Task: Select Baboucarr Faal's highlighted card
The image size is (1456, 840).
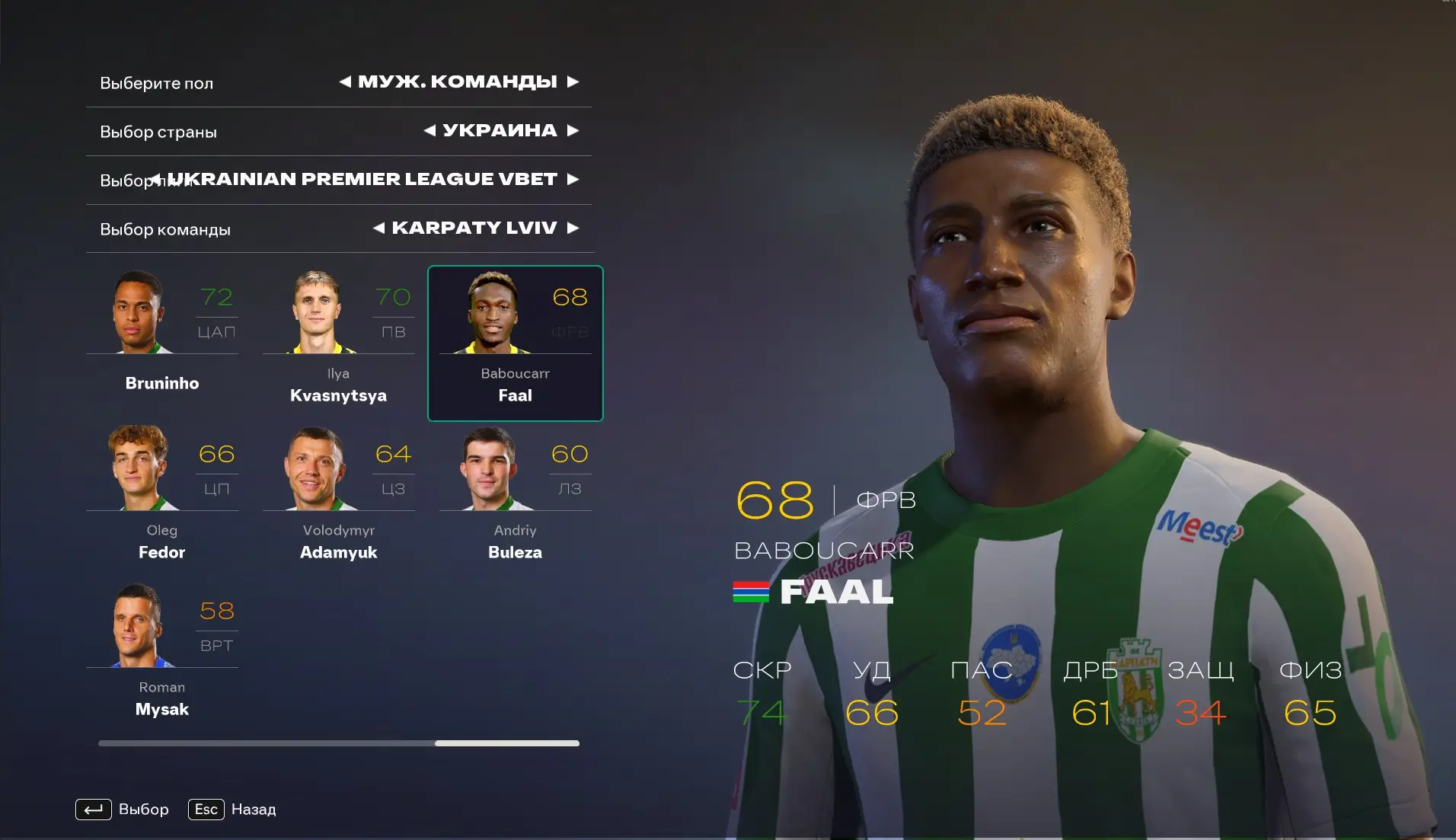Action: (515, 343)
